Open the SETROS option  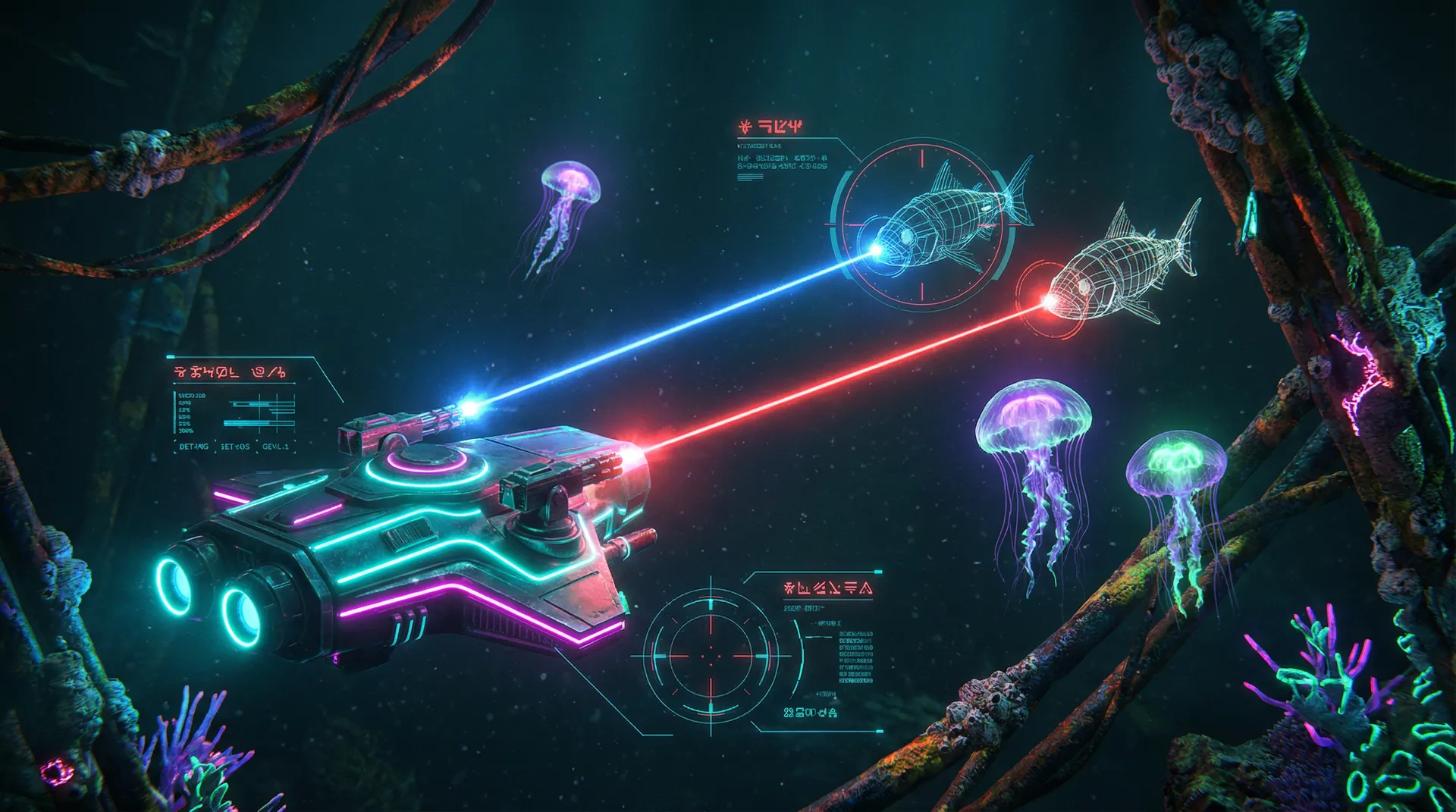click(x=235, y=447)
